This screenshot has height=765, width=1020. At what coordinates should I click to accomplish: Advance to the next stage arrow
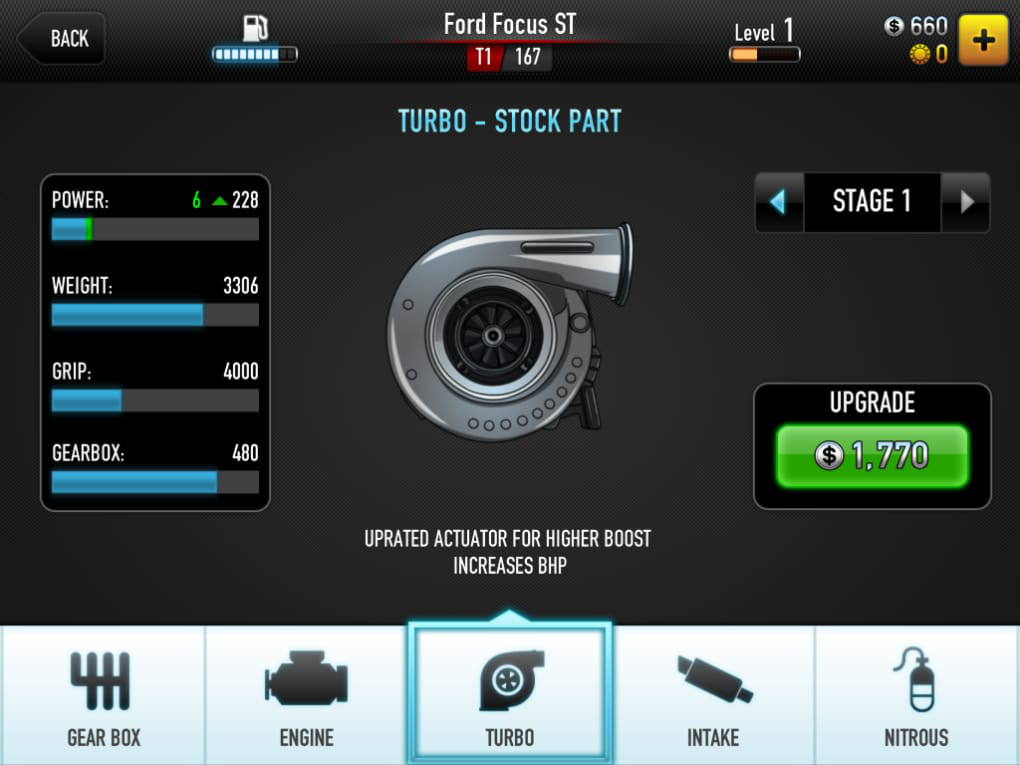(x=966, y=202)
